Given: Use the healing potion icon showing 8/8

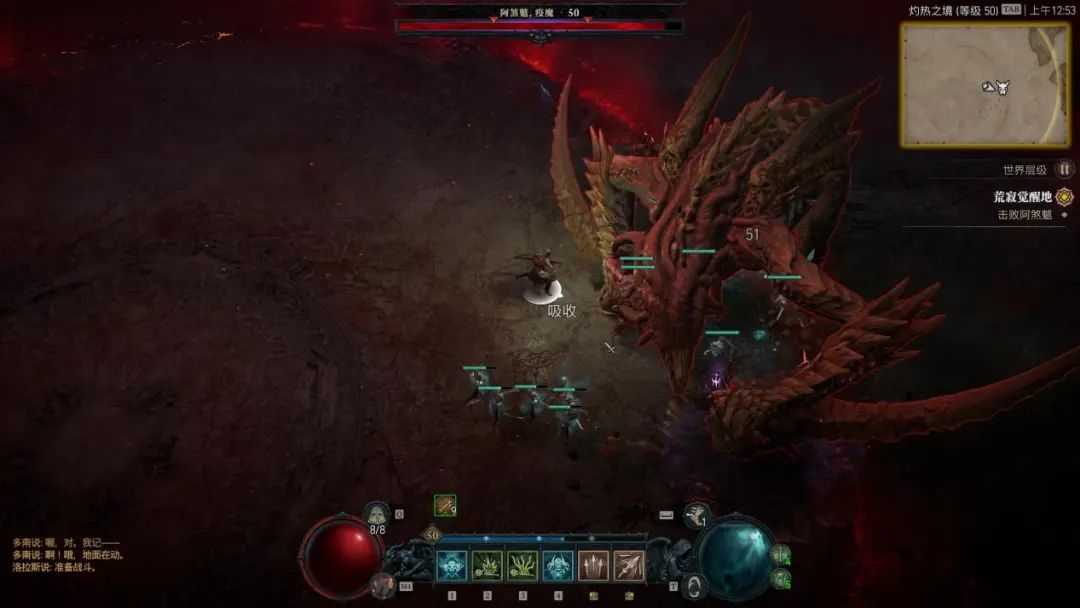Looking at the screenshot, I should click(x=377, y=514).
